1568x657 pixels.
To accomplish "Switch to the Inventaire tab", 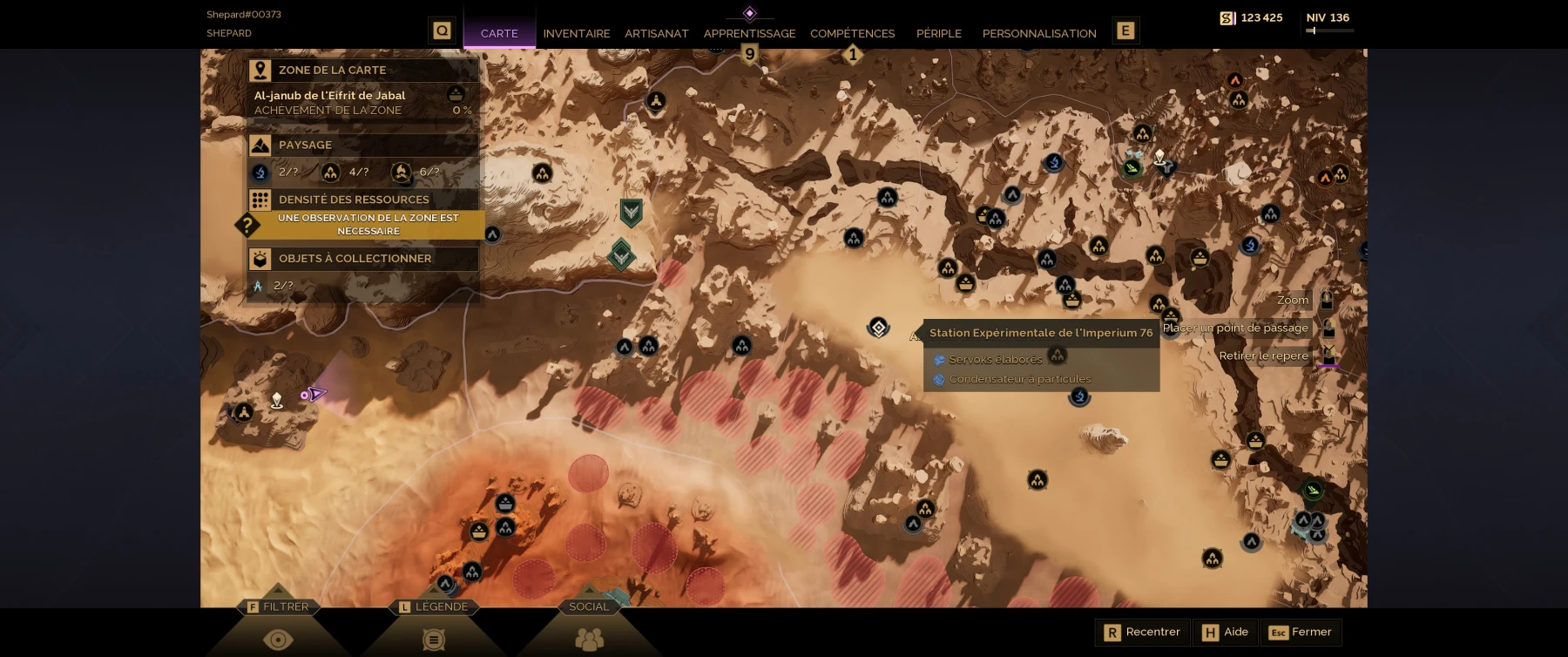I will pos(576,33).
